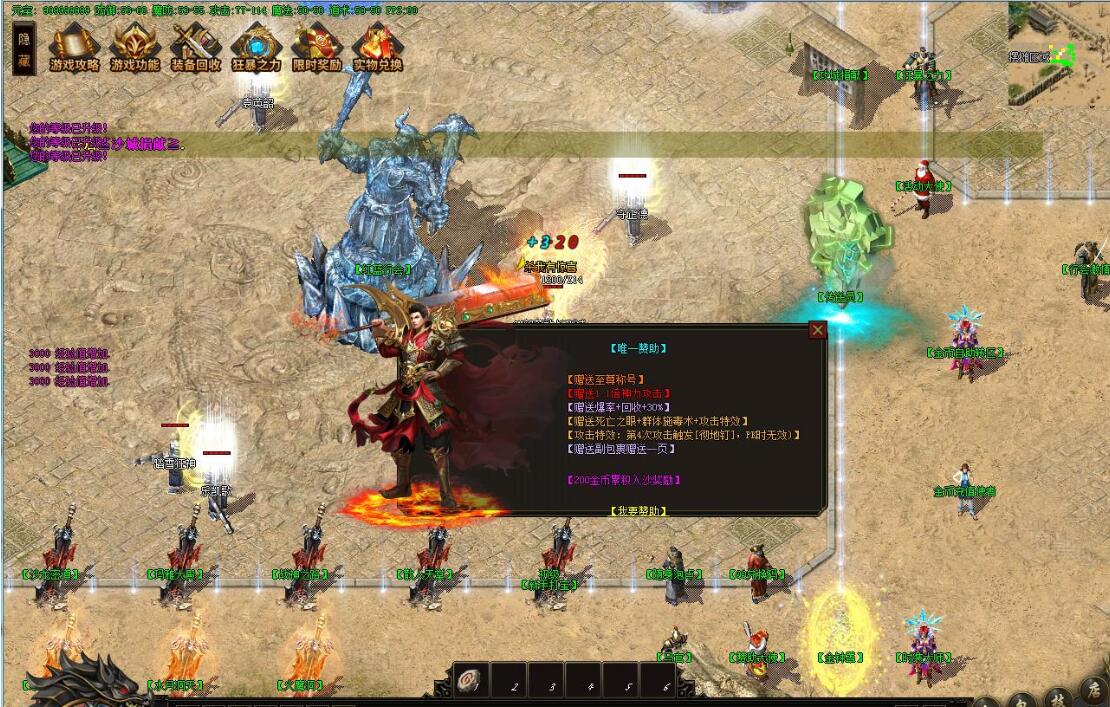This screenshot has height=707, width=1110.
Task: Click the 隐藏 (hide) toggle button
Action: click(x=25, y=49)
